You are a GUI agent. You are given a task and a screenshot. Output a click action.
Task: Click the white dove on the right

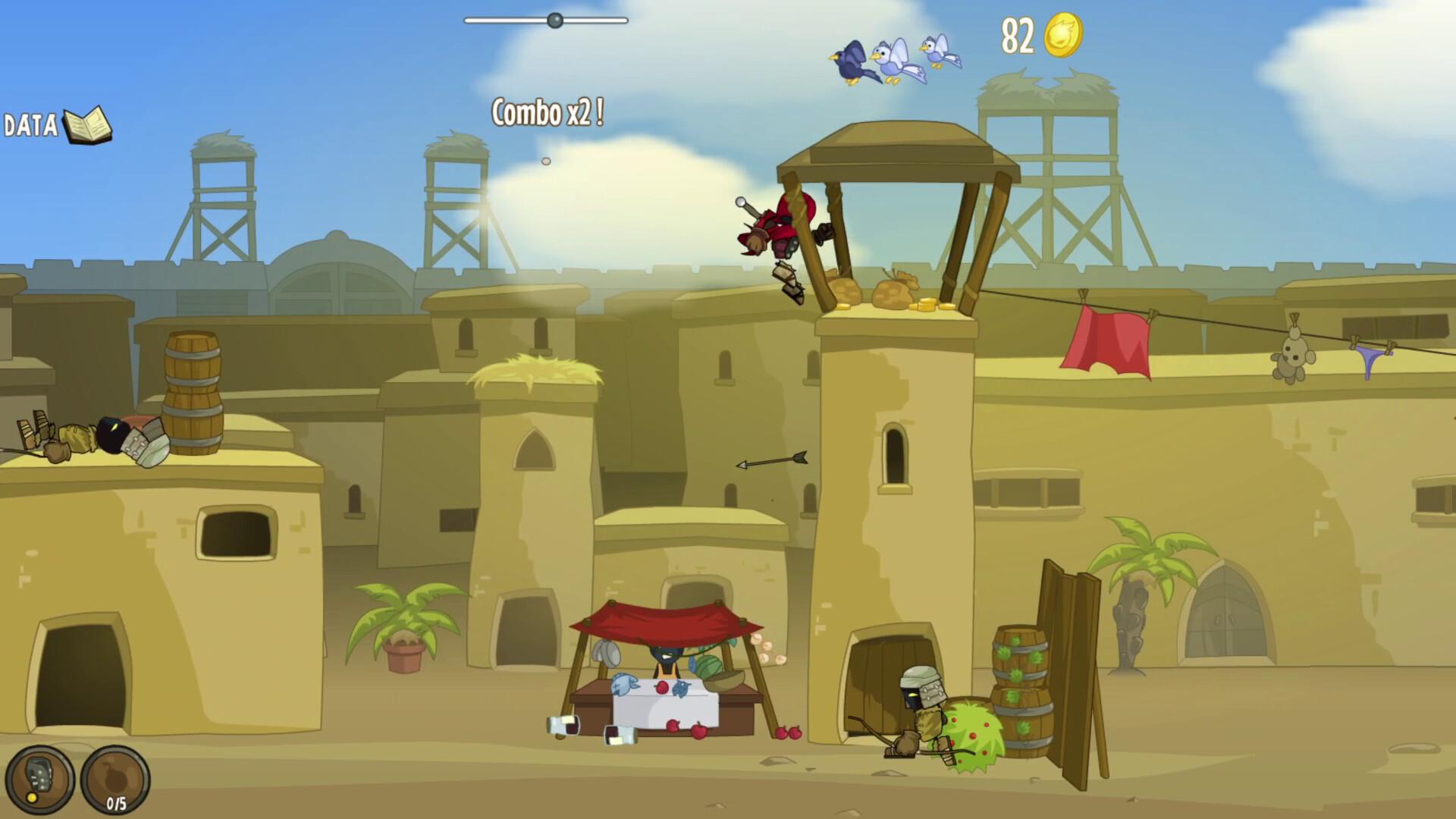[934, 53]
